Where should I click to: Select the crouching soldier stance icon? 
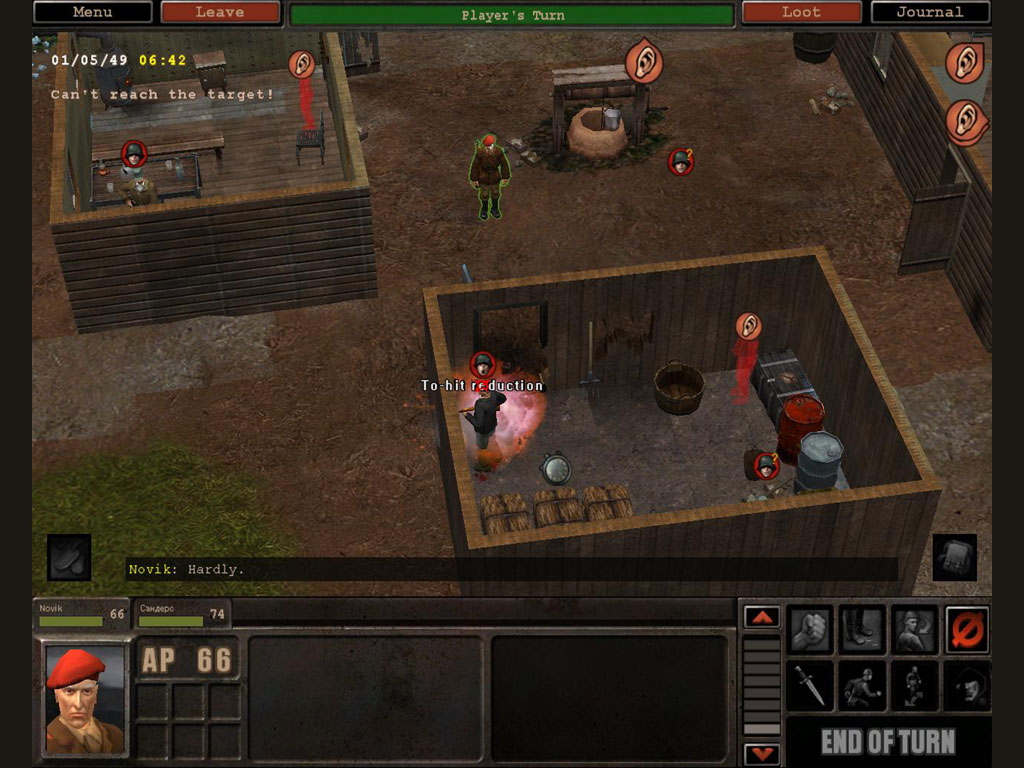pyautogui.click(x=915, y=685)
